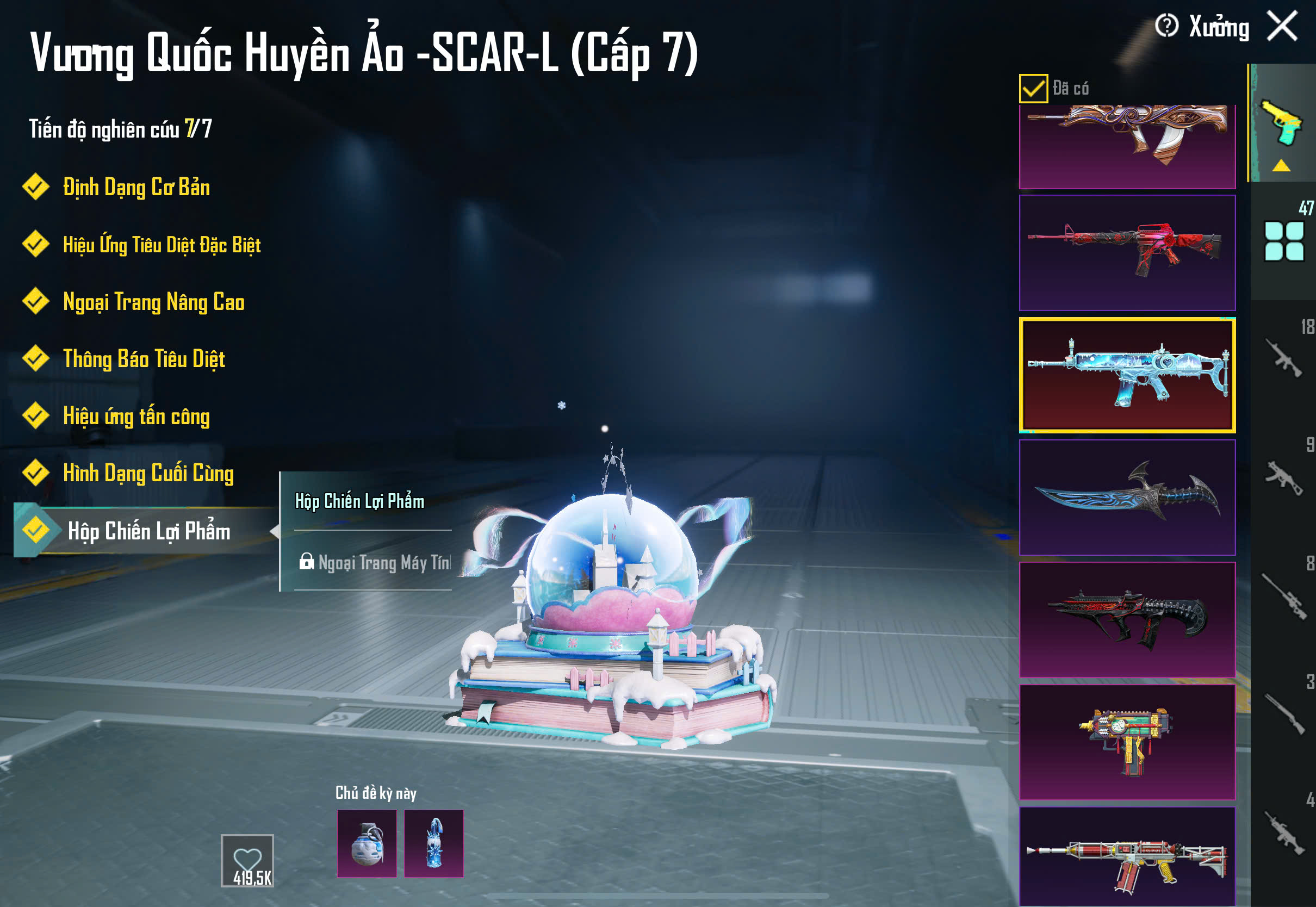Select the colorful yellow UZI skin
The image size is (1316, 907).
1127,742
